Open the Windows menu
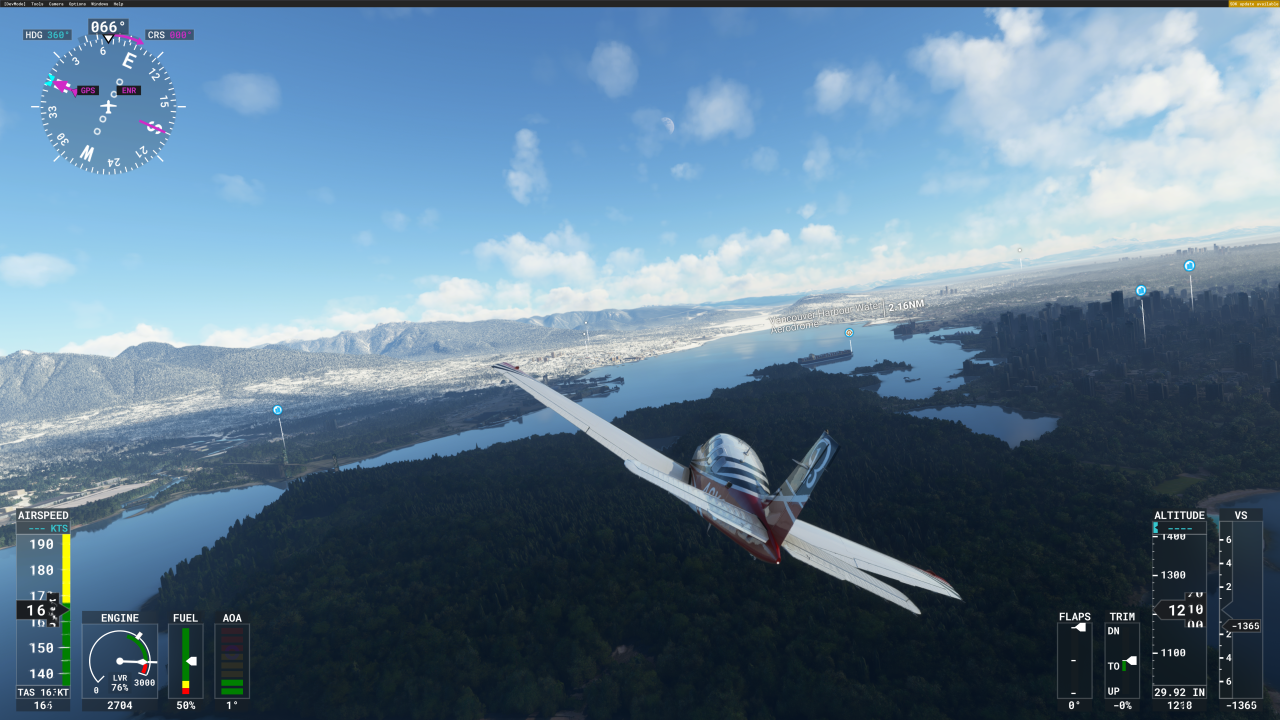The width and height of the screenshot is (1280, 720). pyautogui.click(x=99, y=4)
